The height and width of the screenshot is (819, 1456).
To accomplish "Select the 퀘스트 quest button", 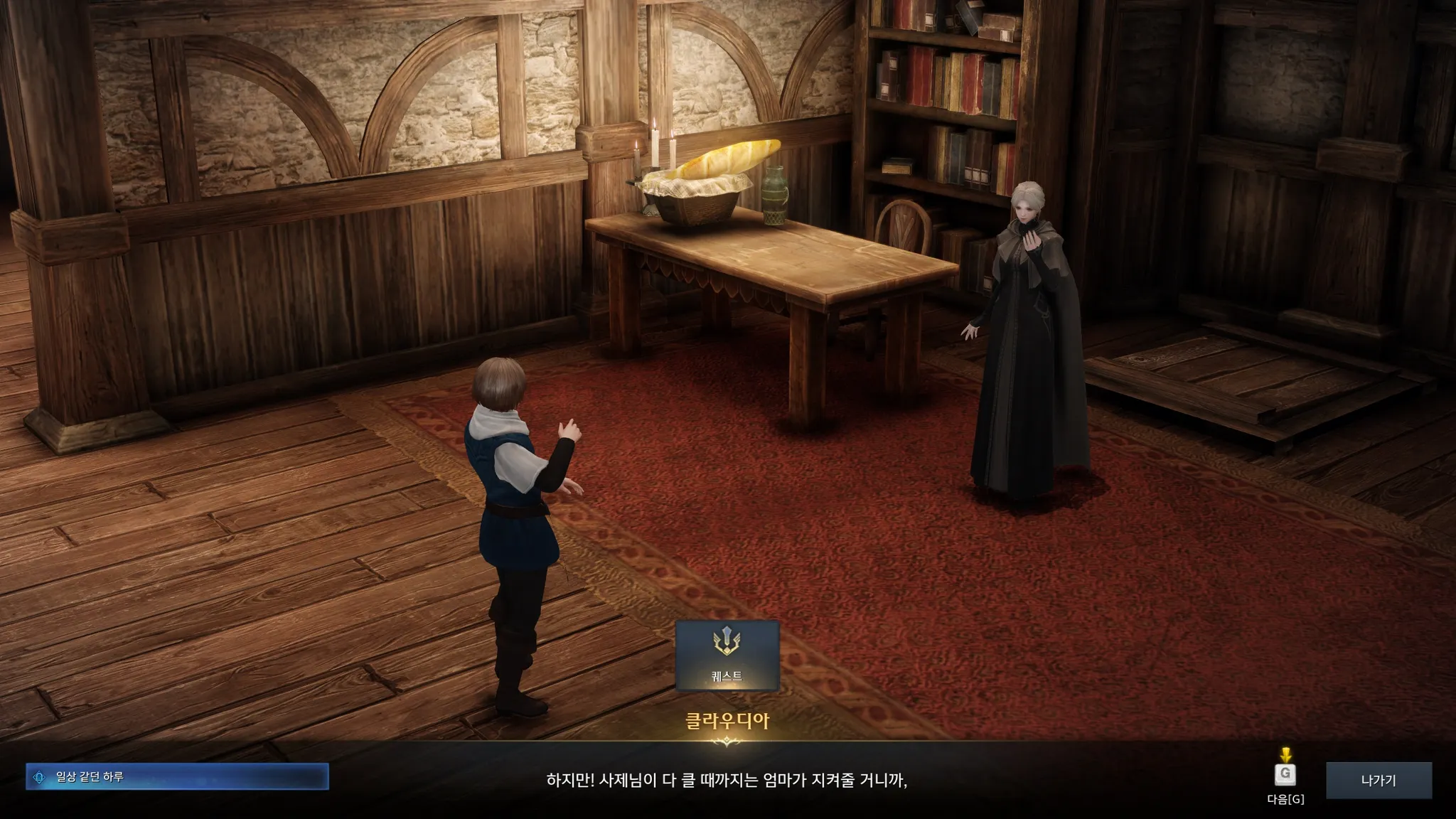I will pos(727,655).
